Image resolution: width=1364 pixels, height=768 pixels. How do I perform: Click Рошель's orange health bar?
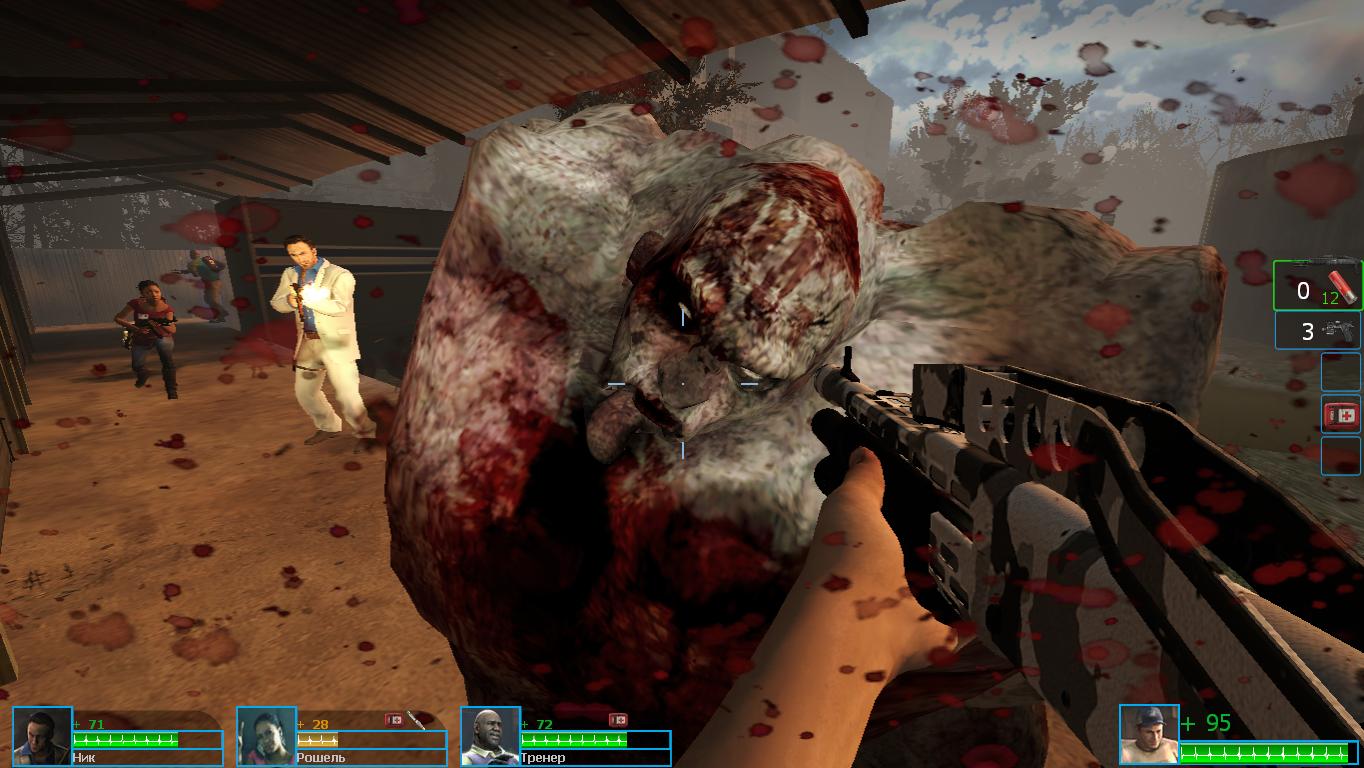[315, 741]
